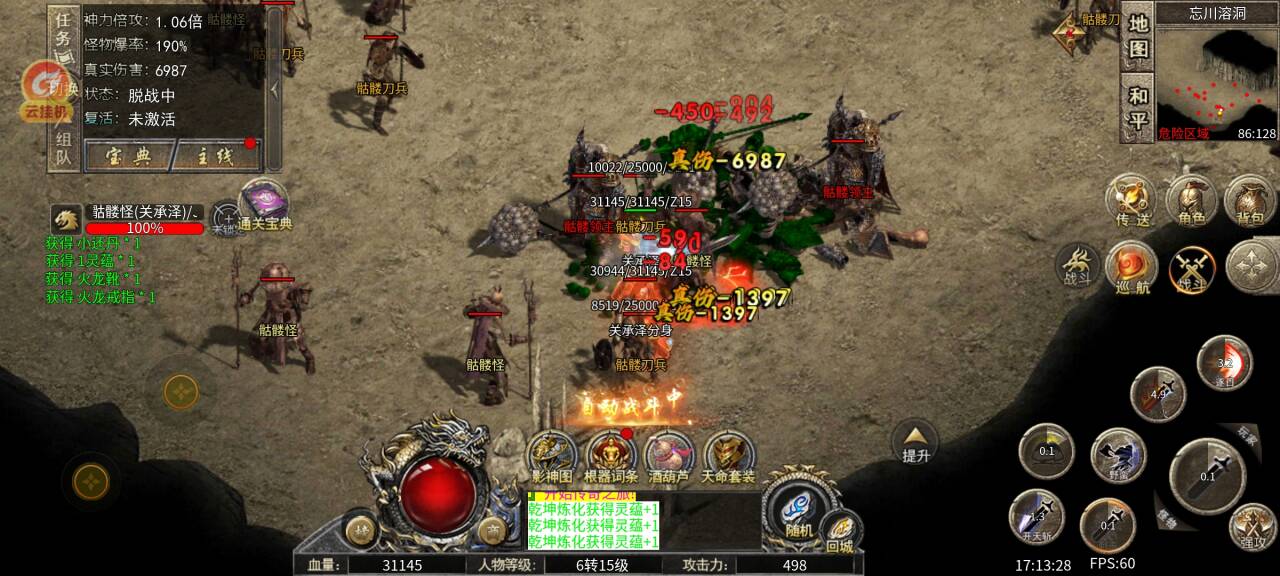Open the 通关宝典 guide book
This screenshot has width=1280, height=576.
click(x=264, y=204)
